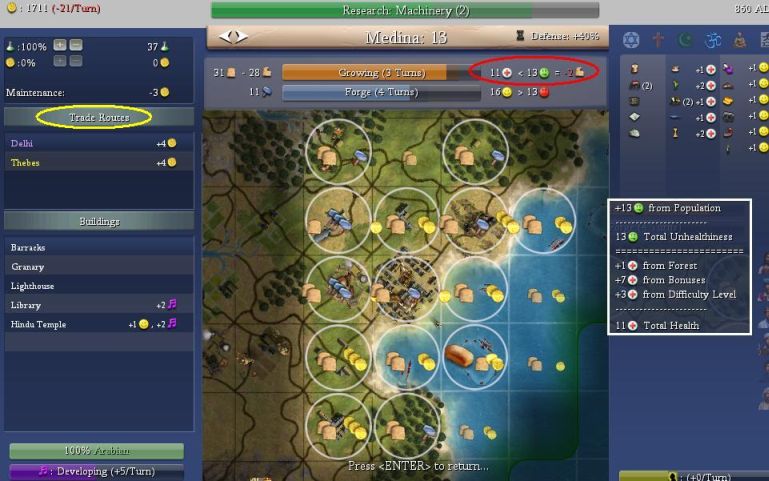Click the Buildings section header
The width and height of the screenshot is (769, 481).
tap(98, 221)
